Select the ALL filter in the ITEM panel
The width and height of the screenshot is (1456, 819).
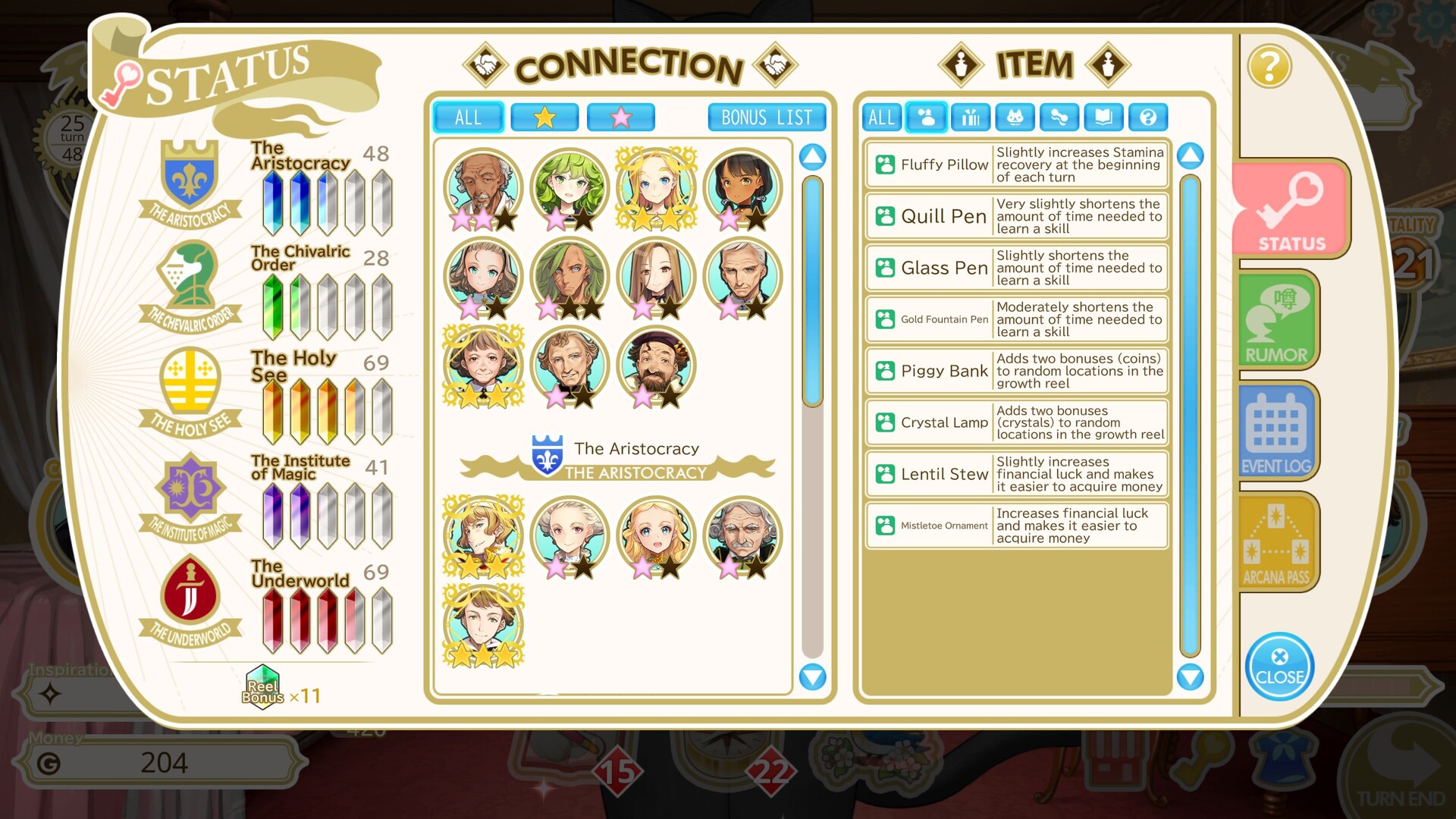(880, 117)
